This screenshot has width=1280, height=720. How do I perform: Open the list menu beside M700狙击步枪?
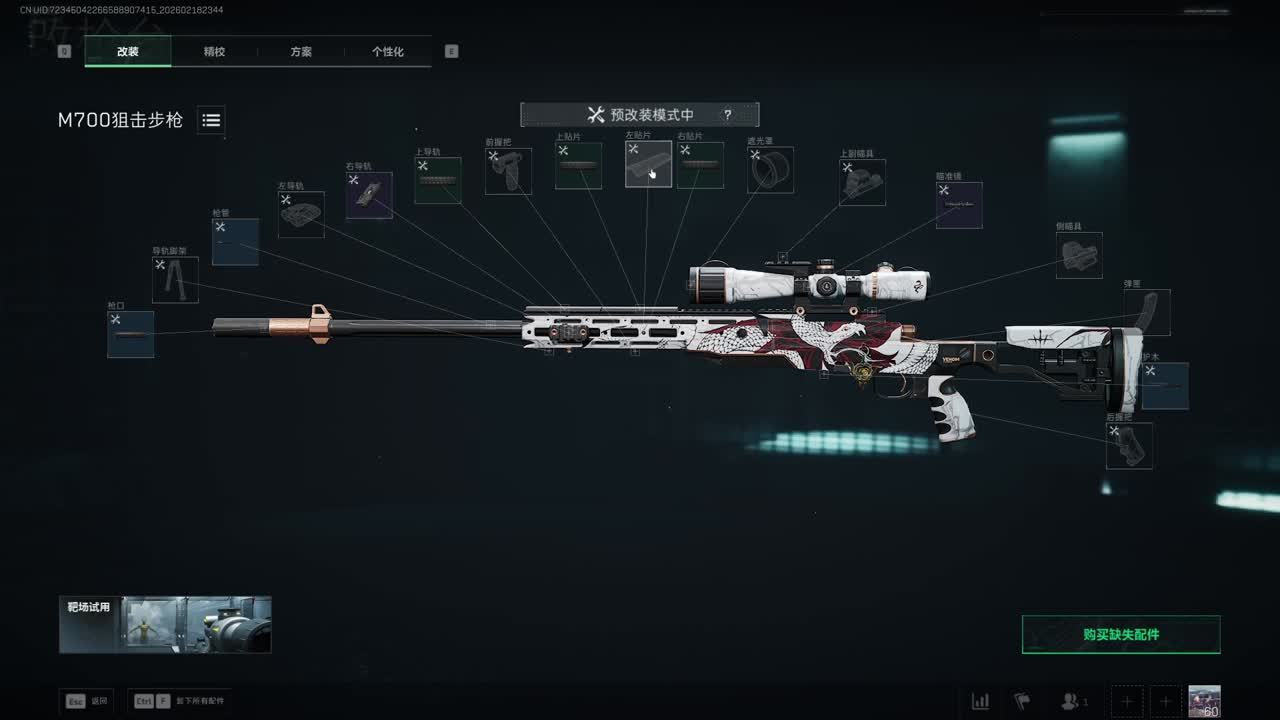tap(211, 120)
